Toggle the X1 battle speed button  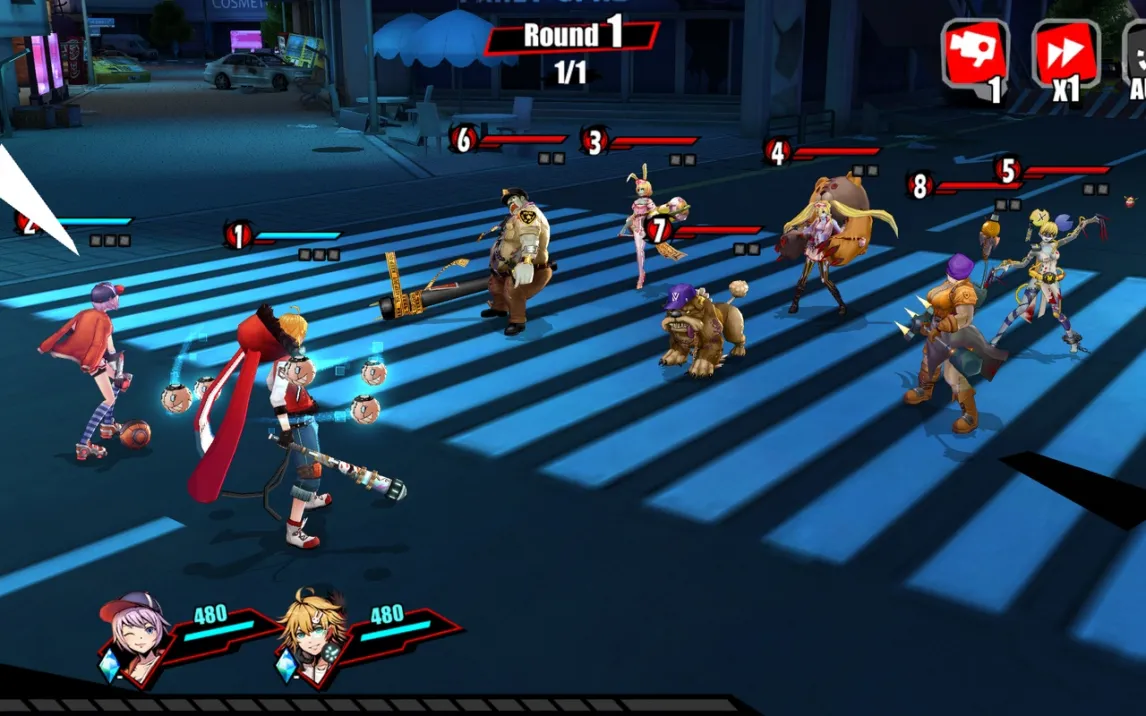coord(1065,54)
